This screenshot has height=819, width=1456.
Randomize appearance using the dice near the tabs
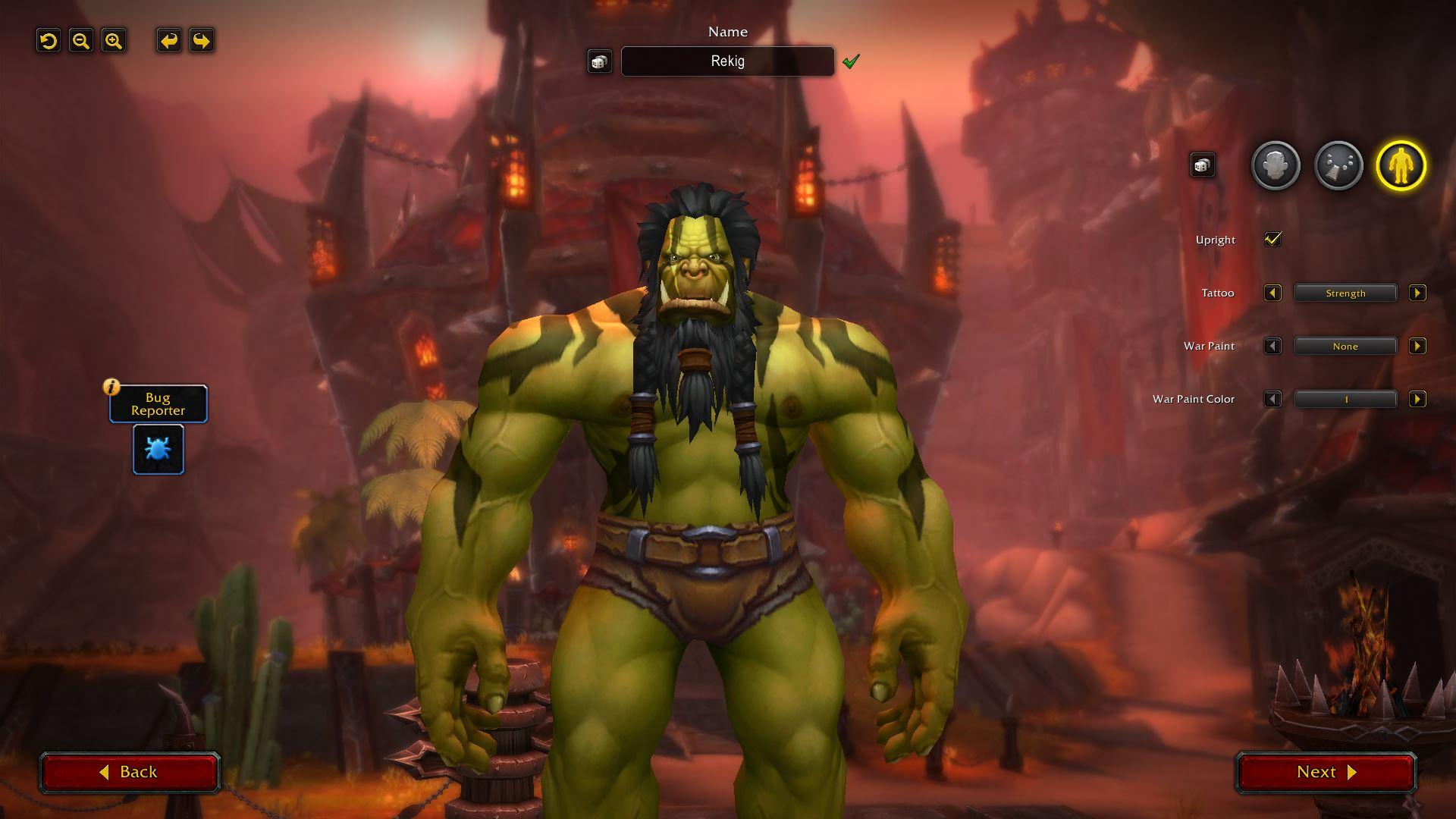click(x=1202, y=165)
